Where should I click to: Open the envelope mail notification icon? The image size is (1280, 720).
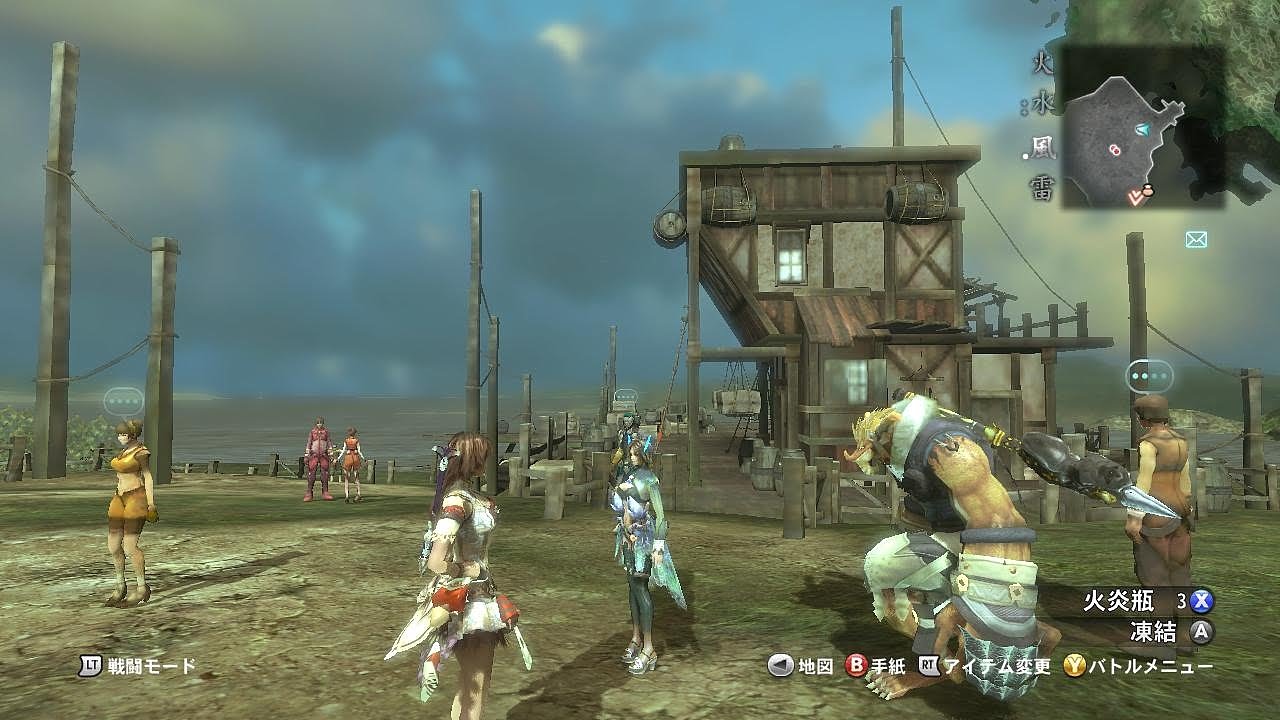(x=1196, y=239)
